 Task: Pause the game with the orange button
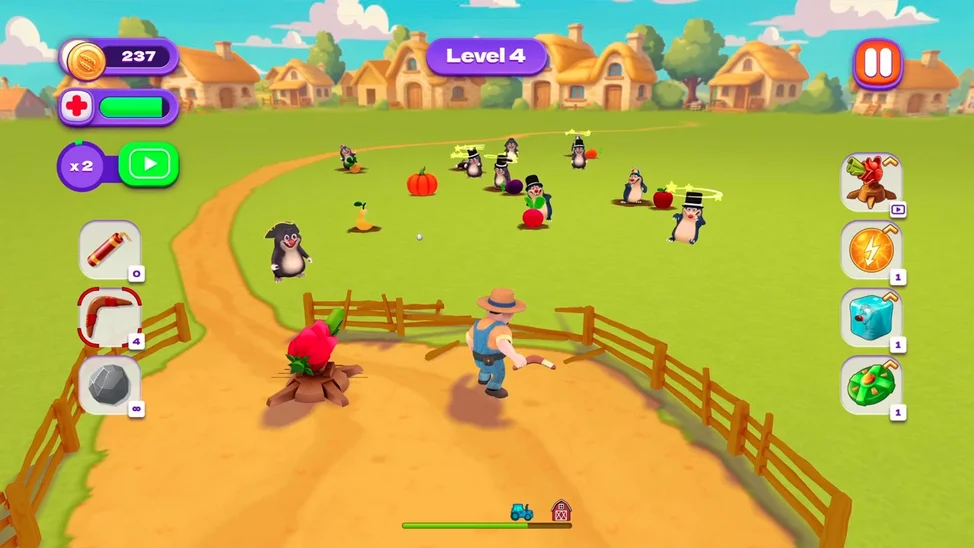(x=877, y=63)
